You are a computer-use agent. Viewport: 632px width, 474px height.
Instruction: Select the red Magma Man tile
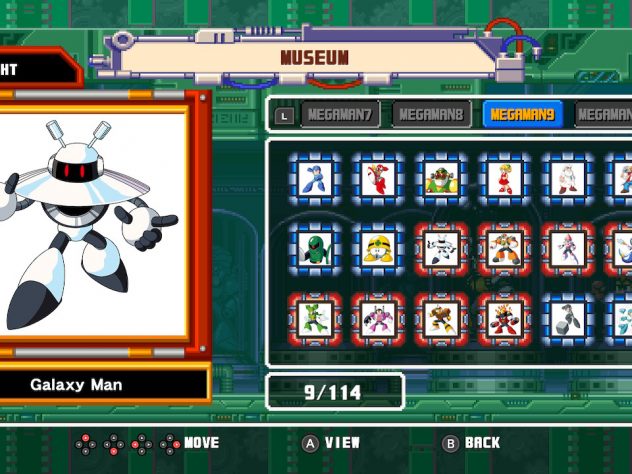point(503,318)
